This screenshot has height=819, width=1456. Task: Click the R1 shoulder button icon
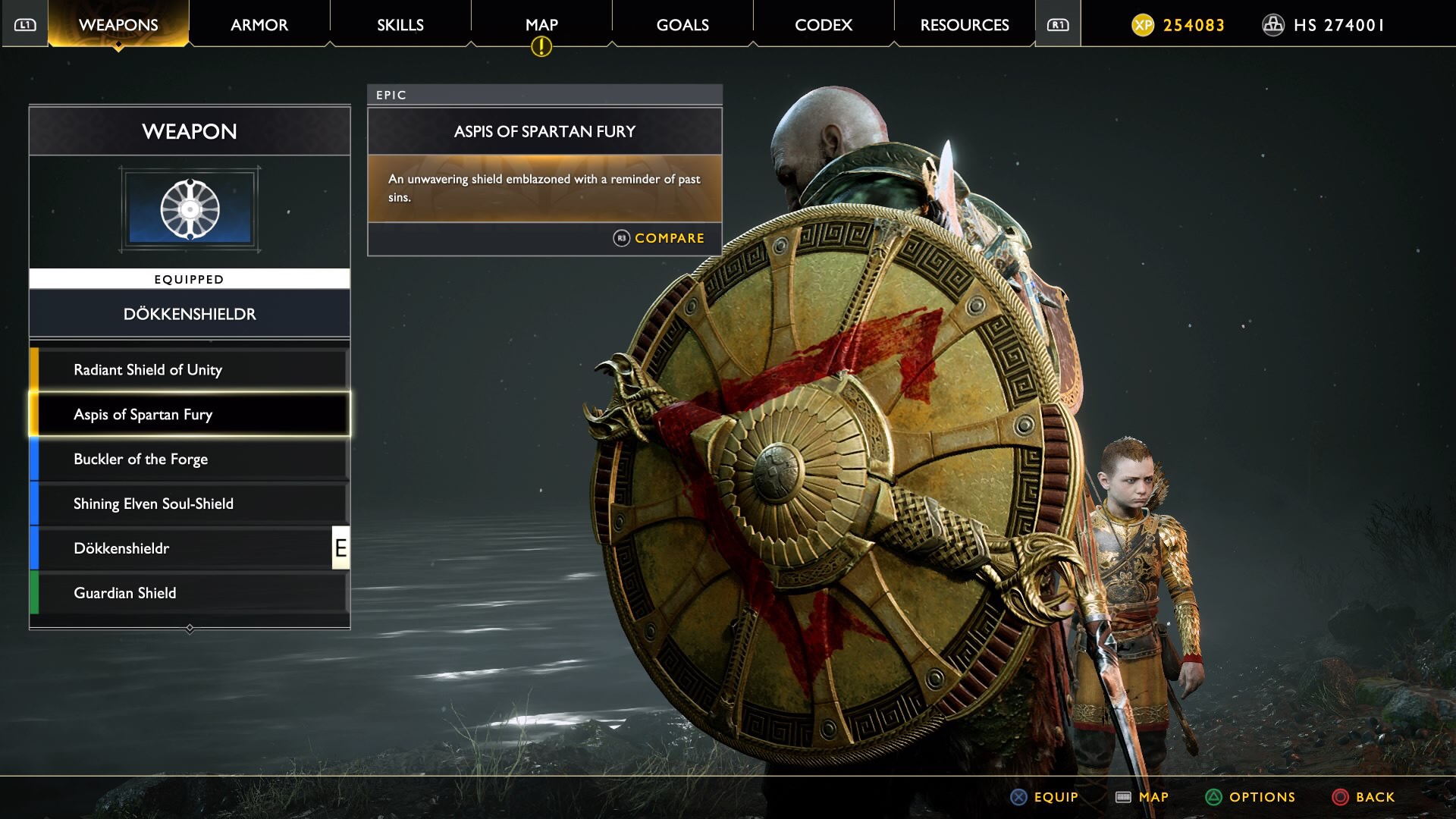click(1057, 24)
